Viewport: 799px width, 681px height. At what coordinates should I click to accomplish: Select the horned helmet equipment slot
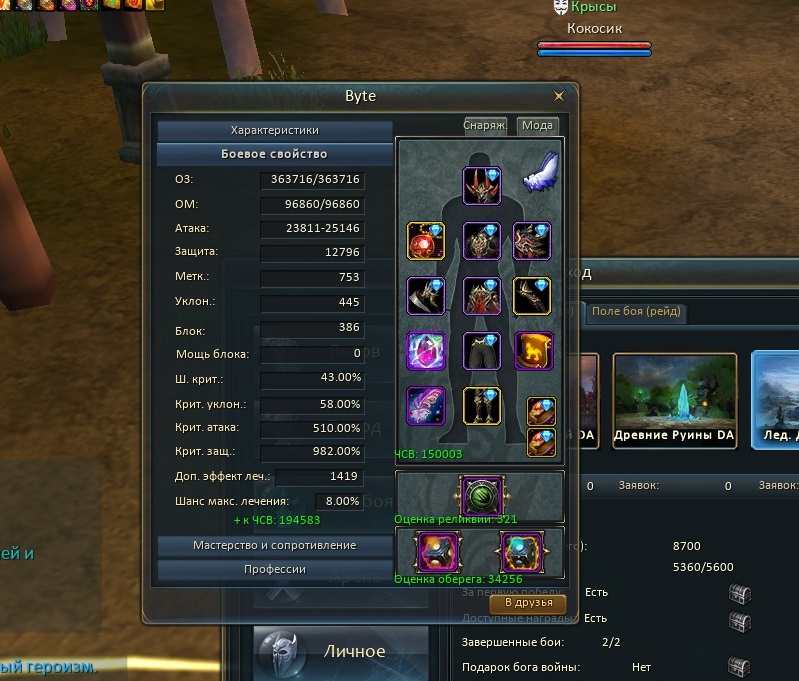pyautogui.click(x=481, y=186)
